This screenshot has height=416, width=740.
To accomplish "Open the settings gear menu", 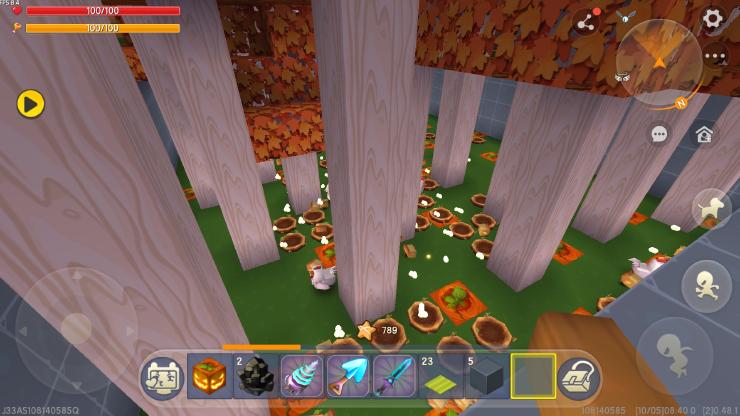I will (x=712, y=18).
